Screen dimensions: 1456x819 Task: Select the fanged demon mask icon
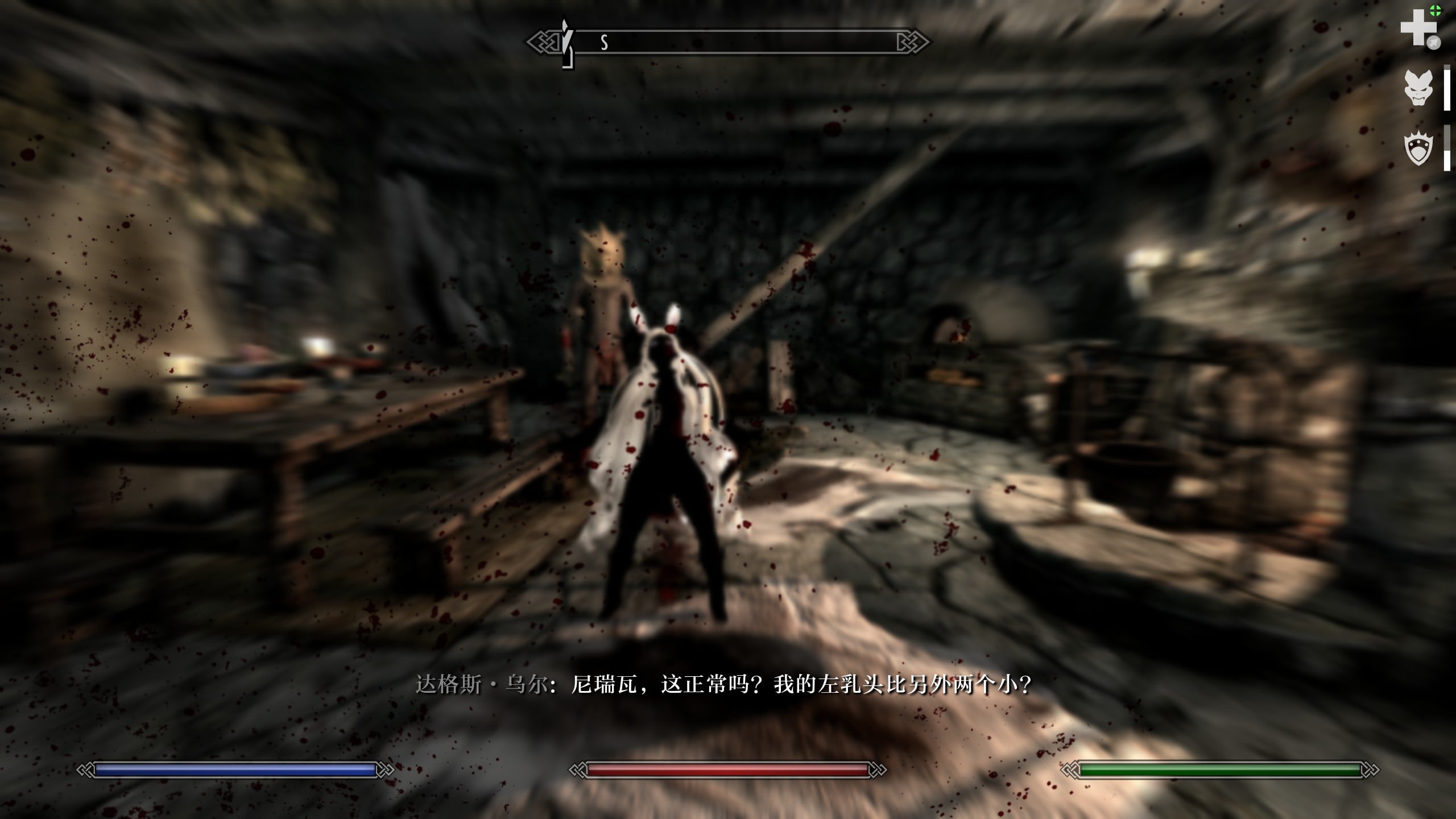point(1418,87)
